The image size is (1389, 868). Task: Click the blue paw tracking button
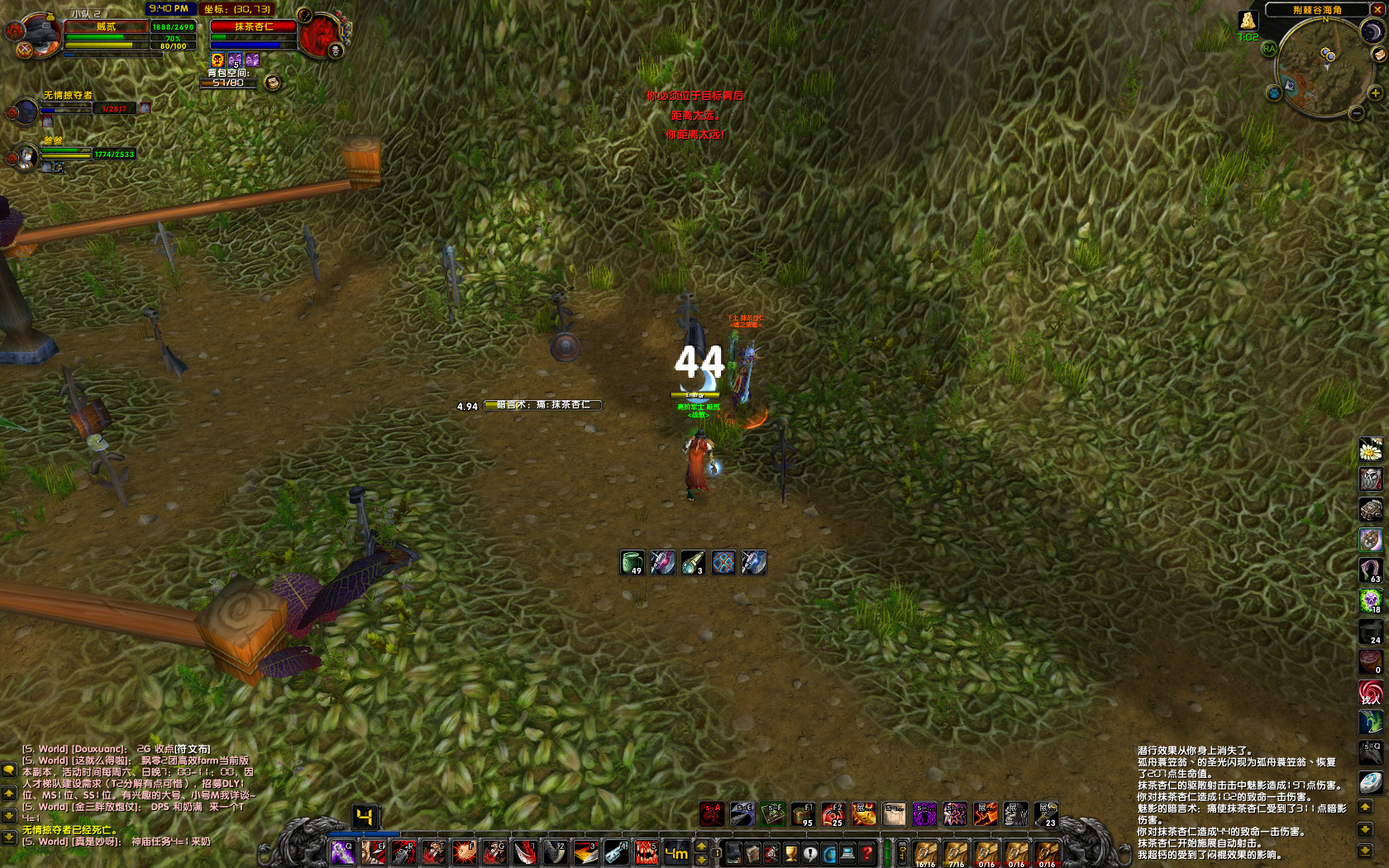1274,93
